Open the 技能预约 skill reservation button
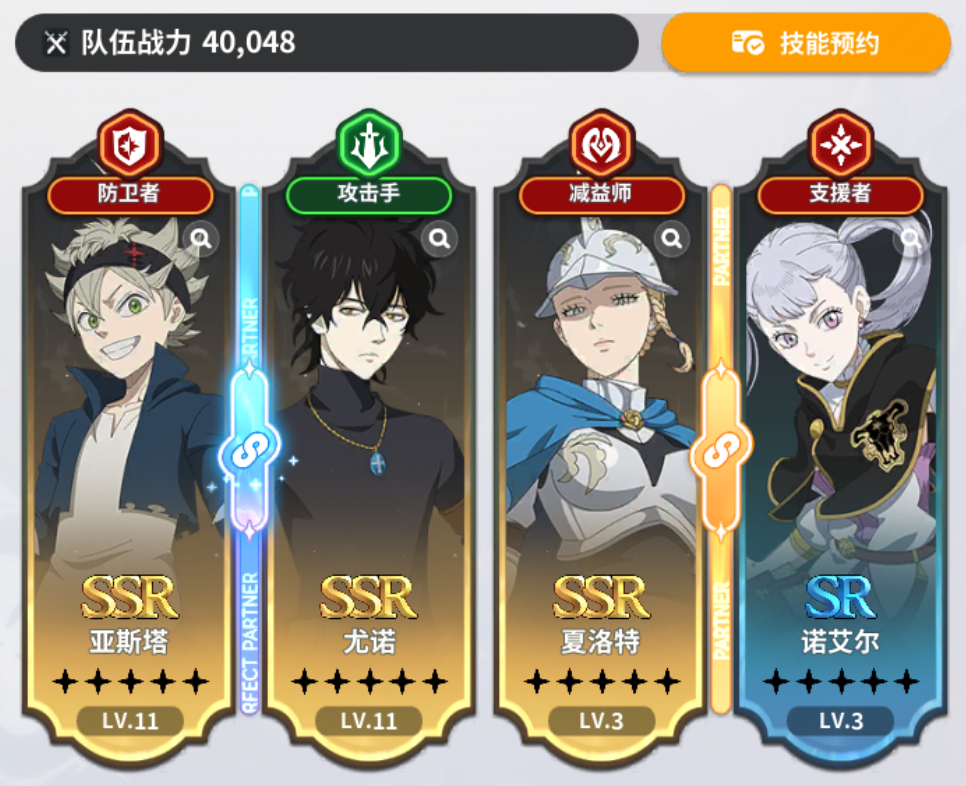Screen dimensions: 966x786 coord(806,43)
